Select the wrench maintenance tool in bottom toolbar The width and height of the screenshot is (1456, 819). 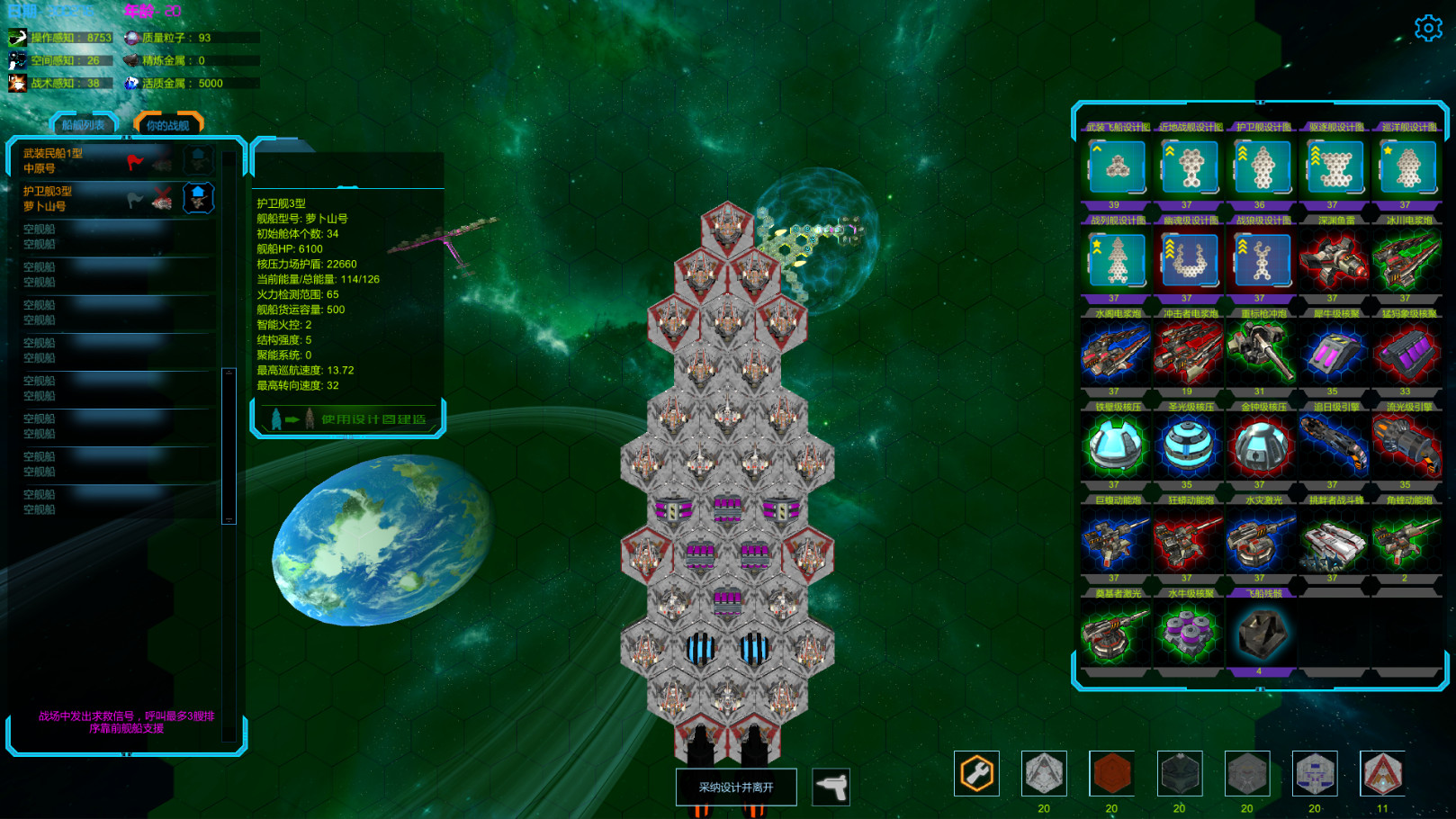coord(978,774)
